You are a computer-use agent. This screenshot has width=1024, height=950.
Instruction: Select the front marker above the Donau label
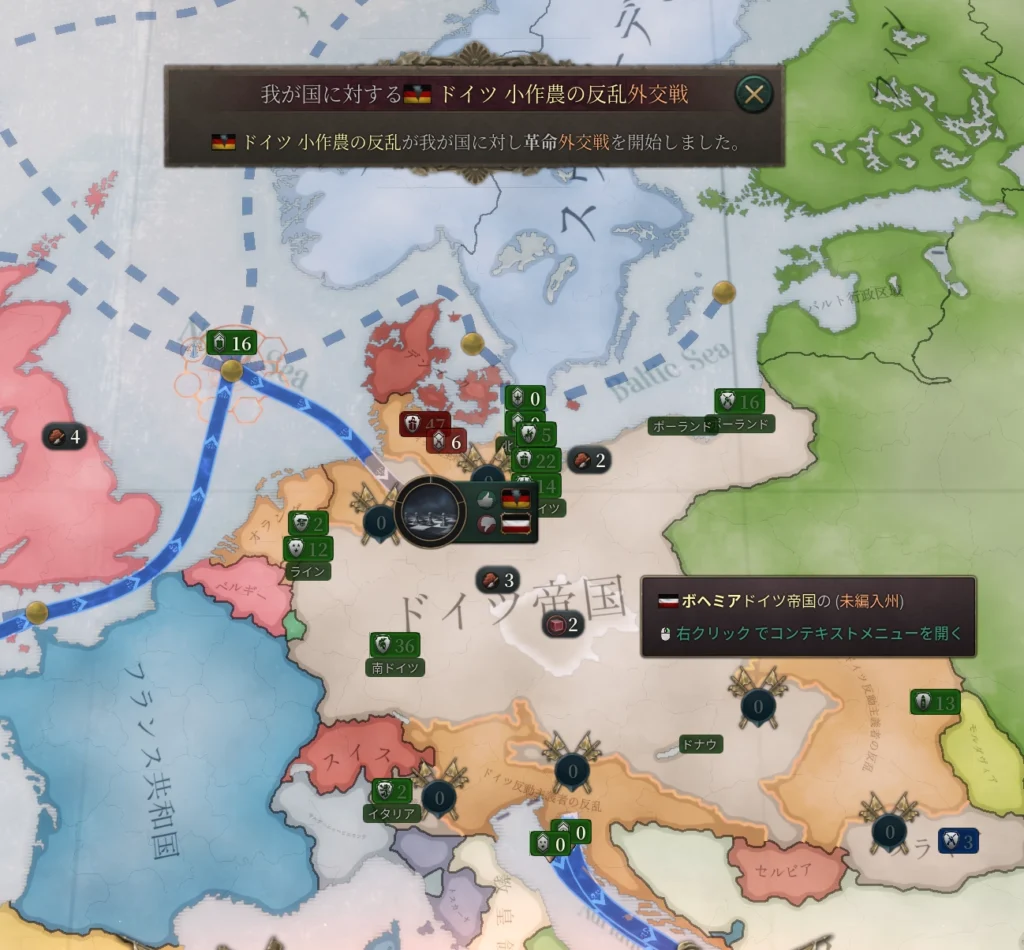click(x=758, y=706)
